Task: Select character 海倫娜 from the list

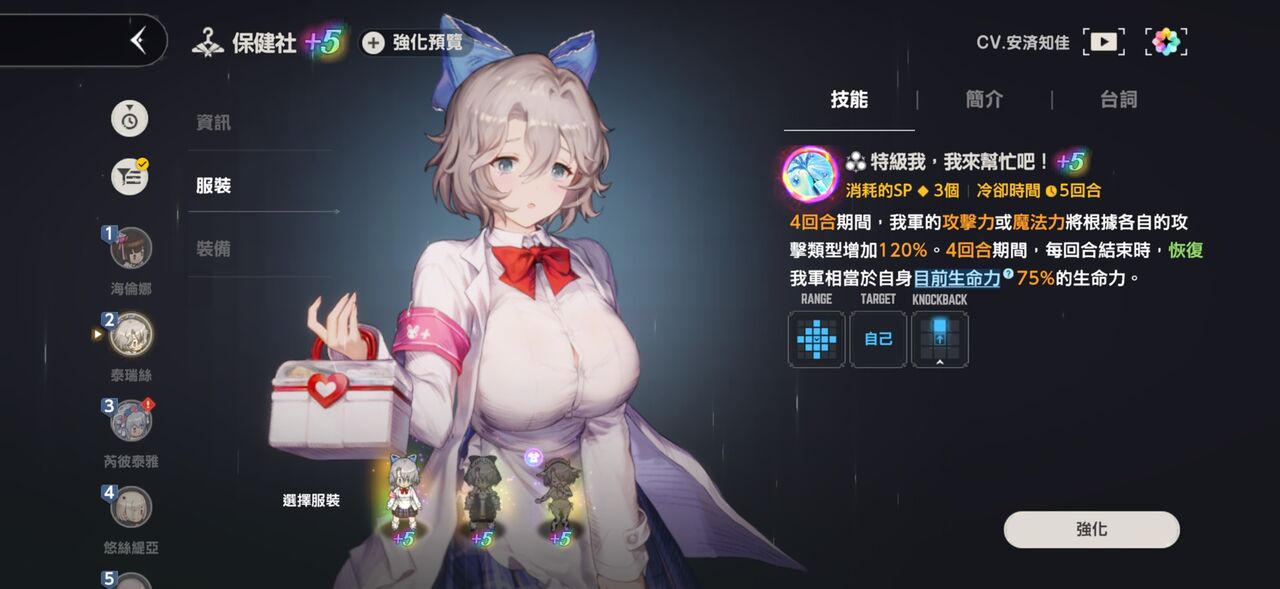Action: [131, 249]
